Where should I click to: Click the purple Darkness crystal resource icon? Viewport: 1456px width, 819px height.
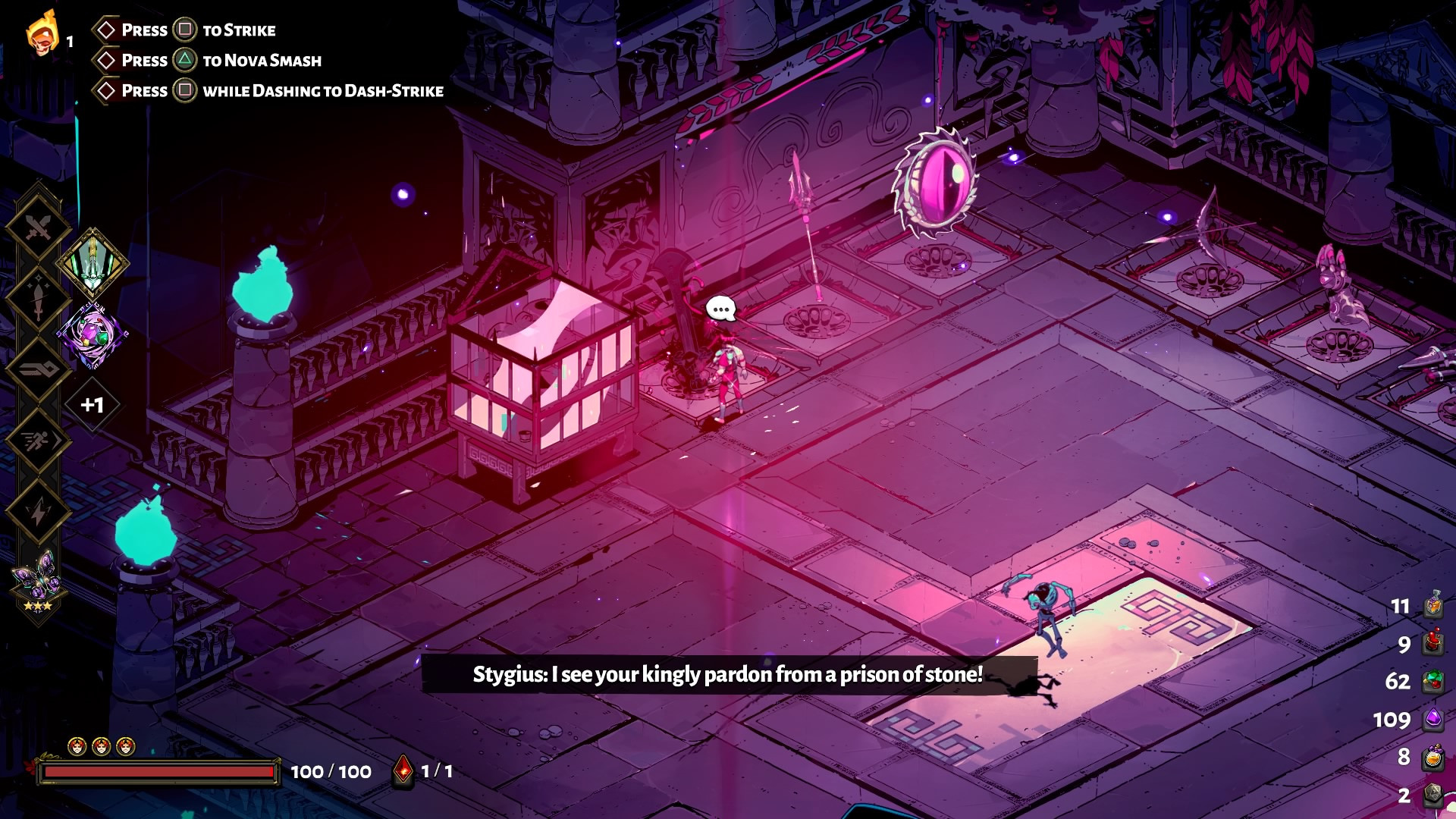pyautogui.click(x=1432, y=718)
